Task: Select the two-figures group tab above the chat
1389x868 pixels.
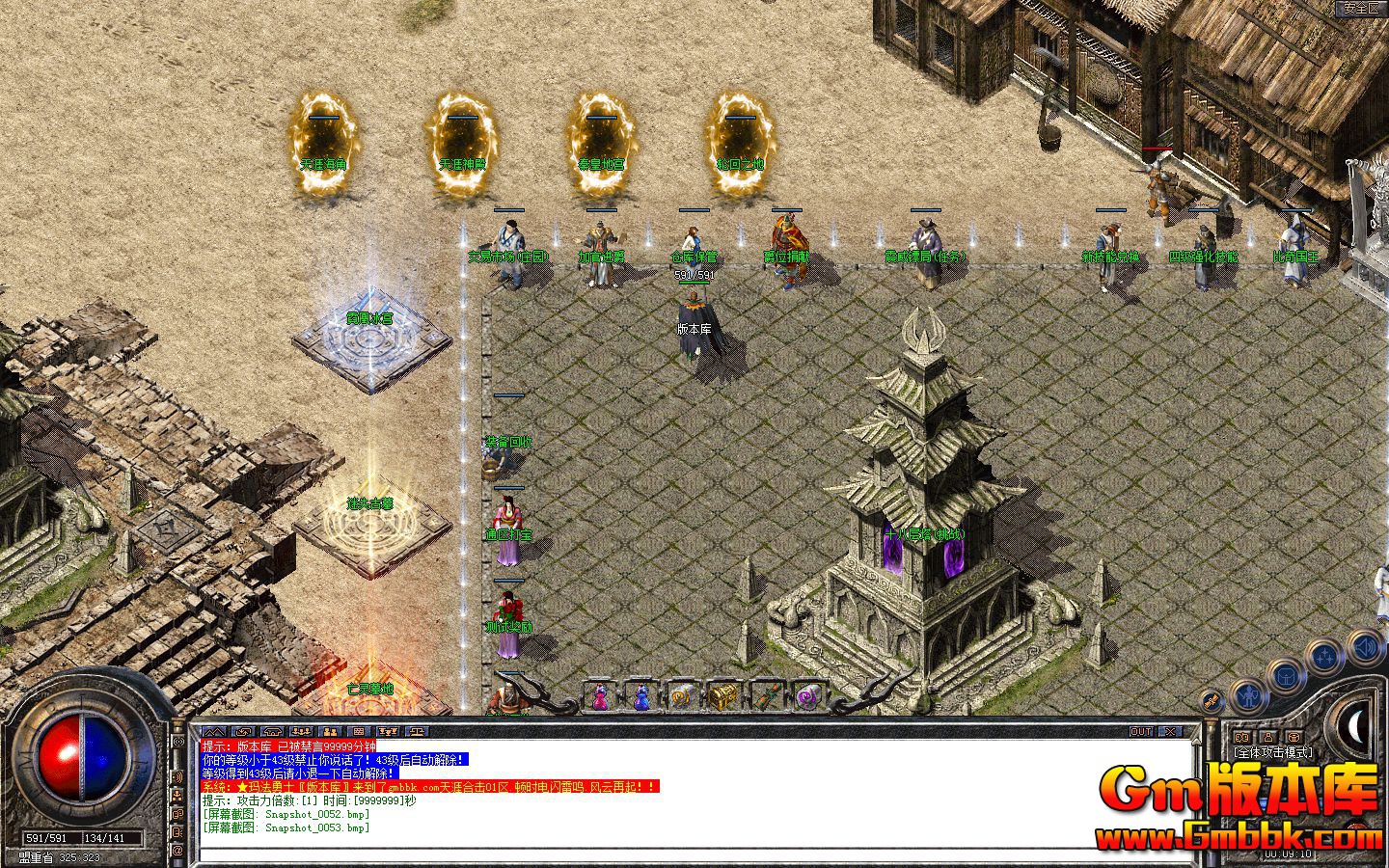Action: coord(330,731)
